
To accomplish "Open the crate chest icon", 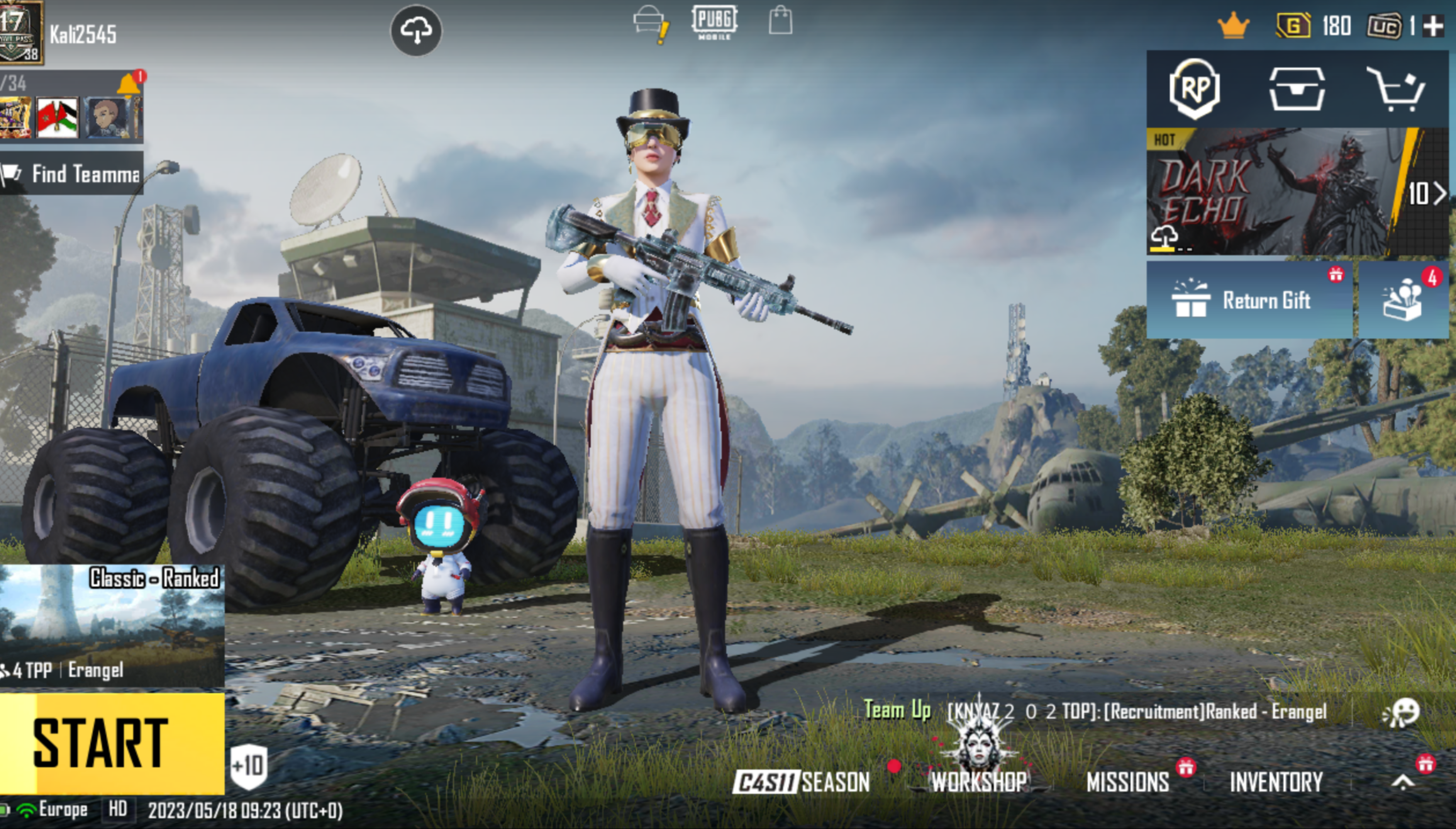I will 1297,89.
